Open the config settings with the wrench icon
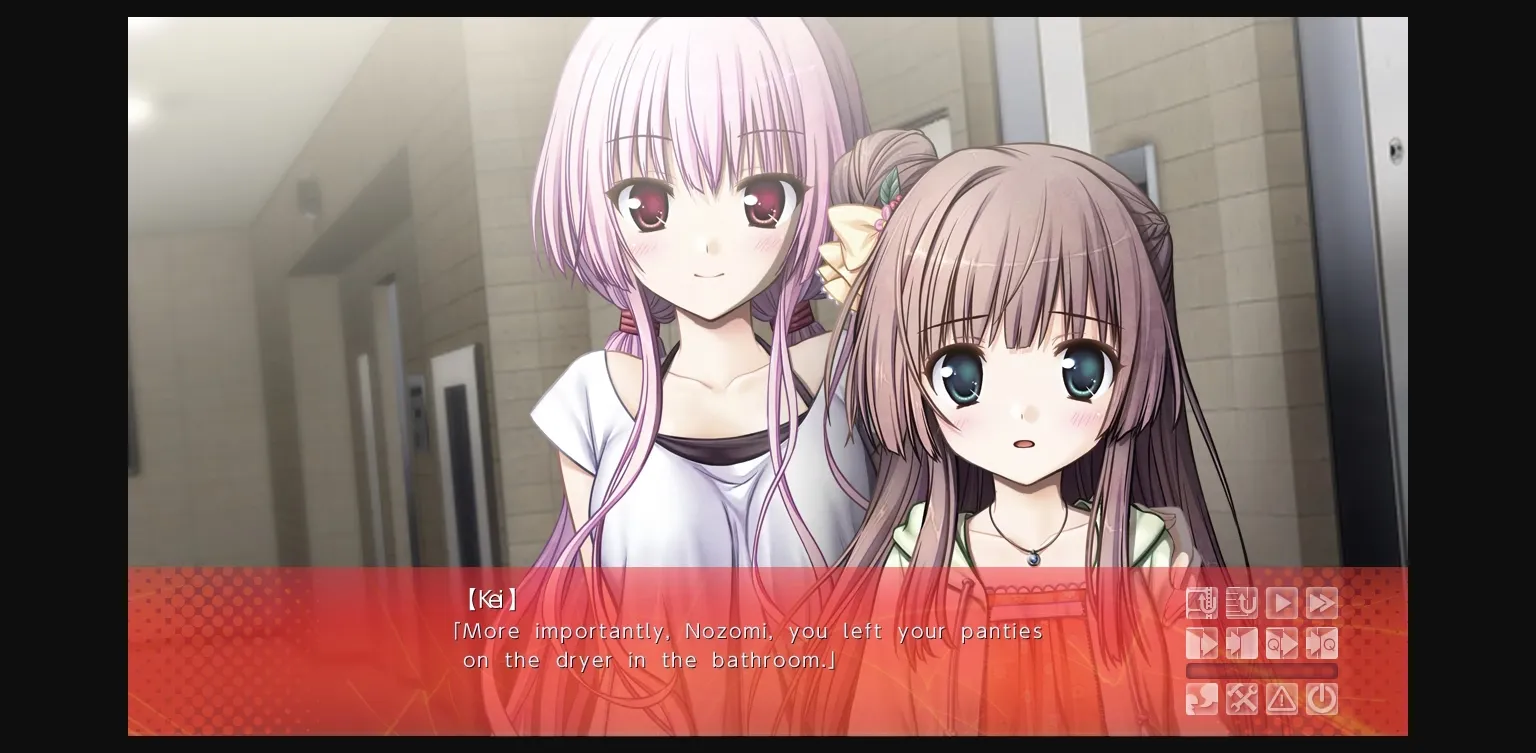Screen dimensions: 1536x753 (x=1241, y=699)
